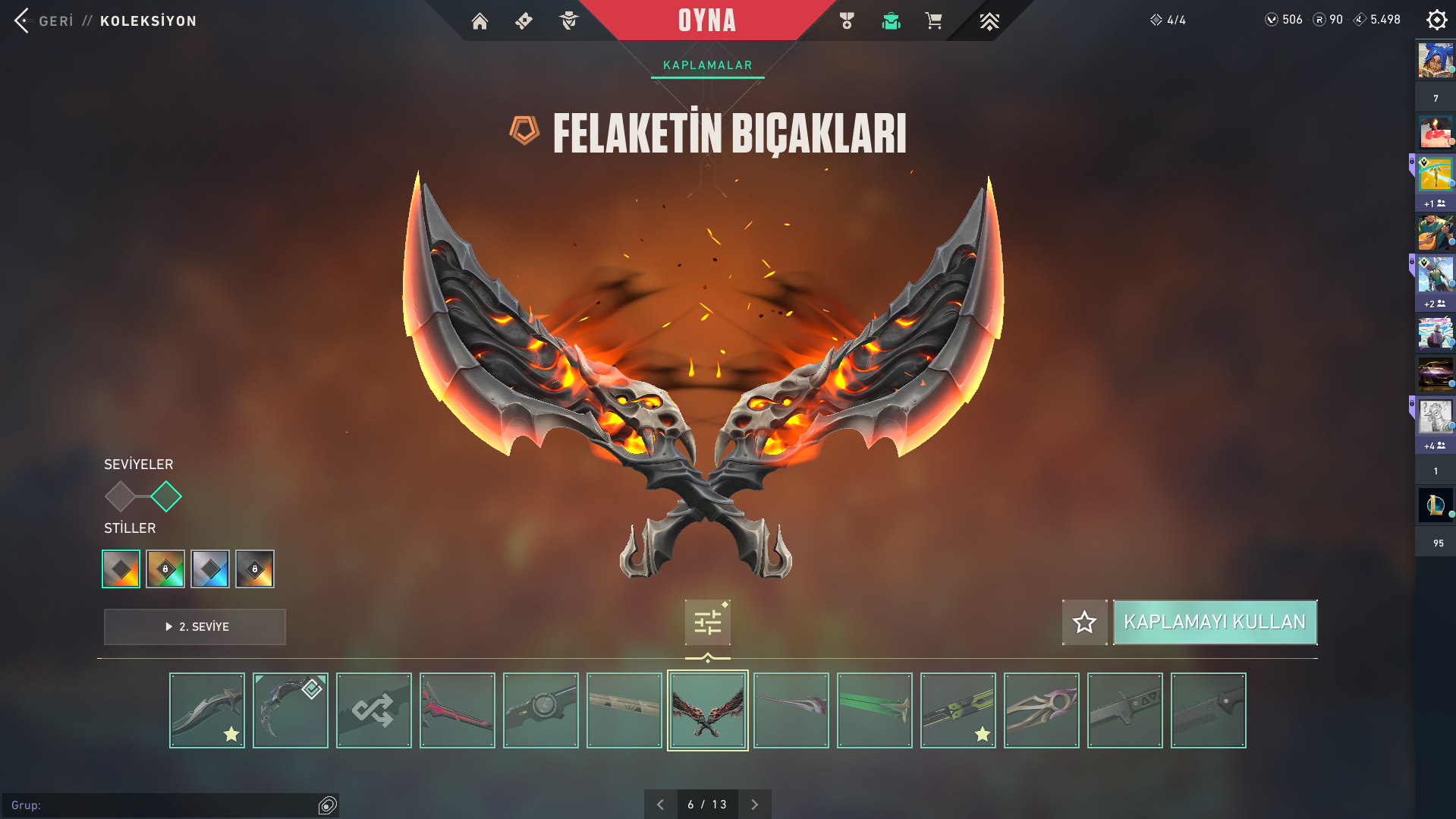
Task: Pick the blue style swatch
Action: [x=210, y=569]
